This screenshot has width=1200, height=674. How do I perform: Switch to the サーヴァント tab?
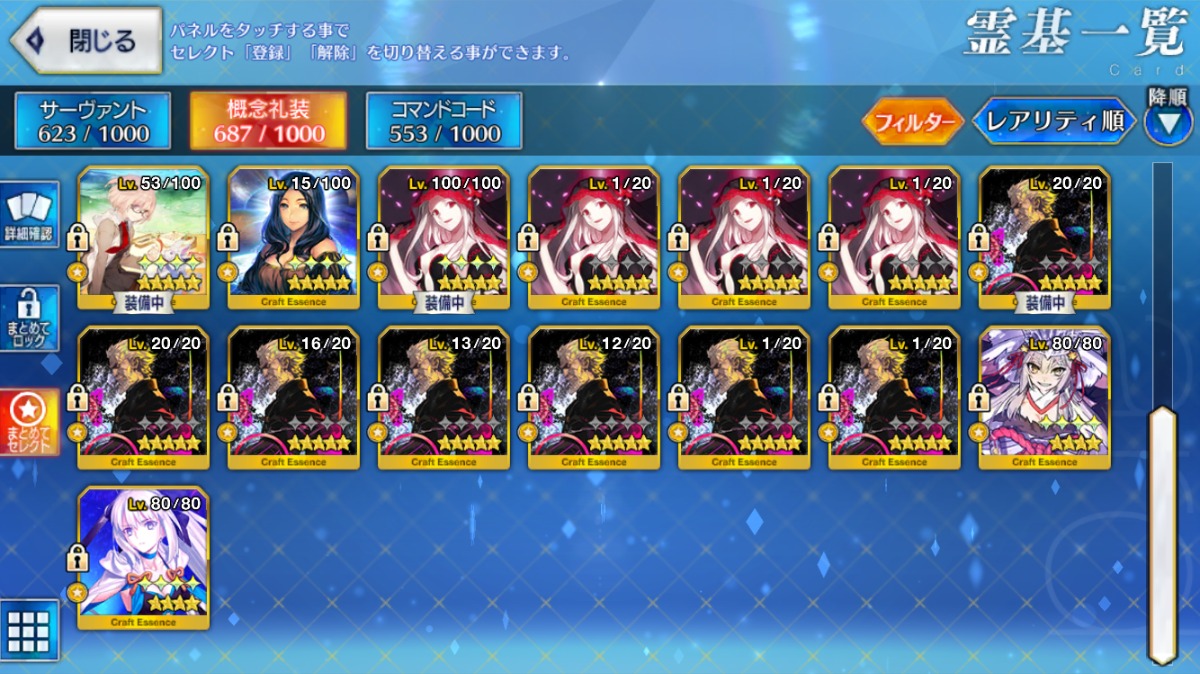[93, 121]
